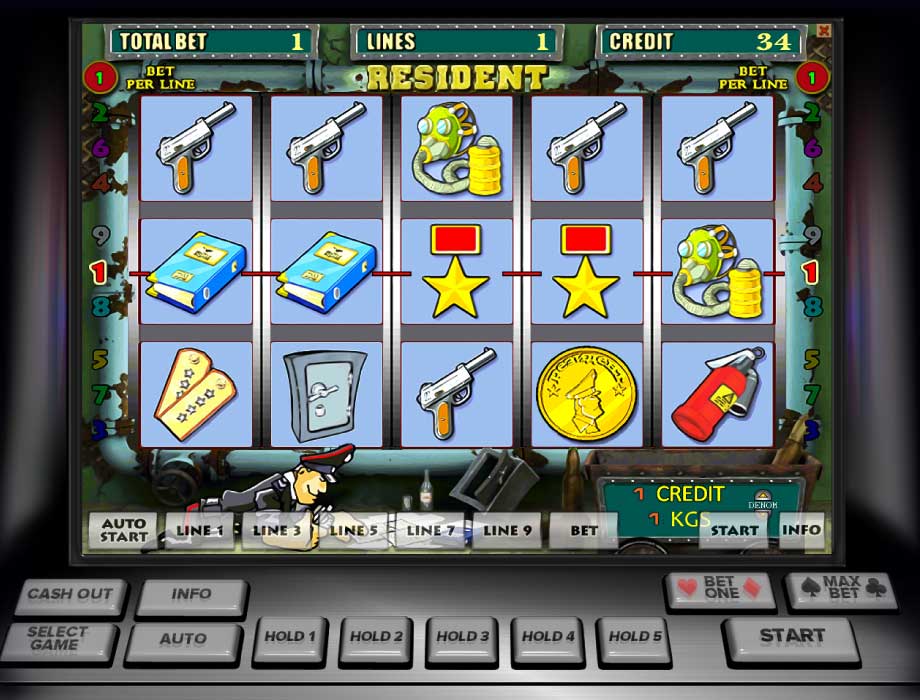Play three lines with LINE 3
Image resolution: width=920 pixels, height=700 pixels.
pos(277,531)
